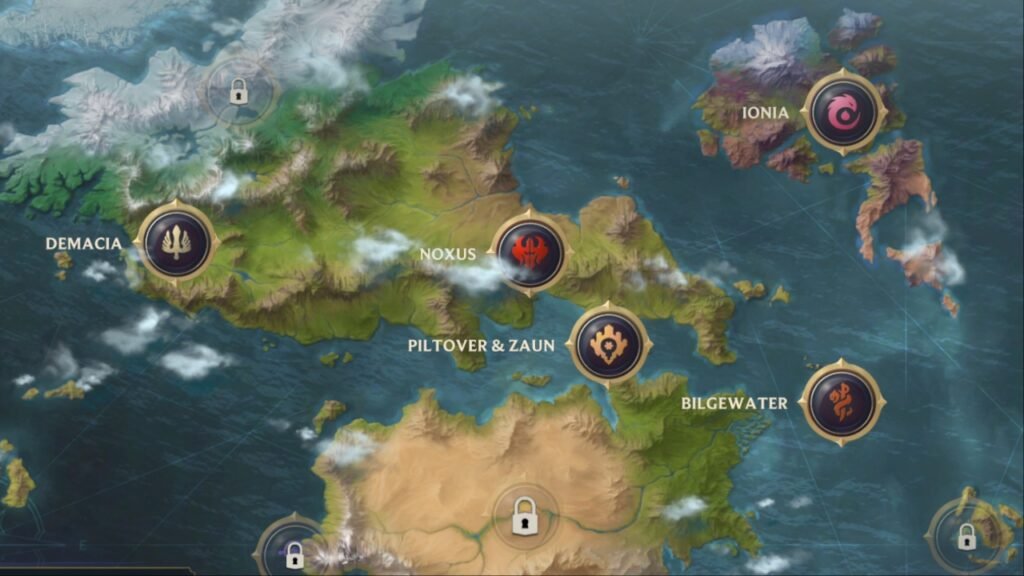
Task: Select the Bilgewater region marker
Action: tap(842, 402)
